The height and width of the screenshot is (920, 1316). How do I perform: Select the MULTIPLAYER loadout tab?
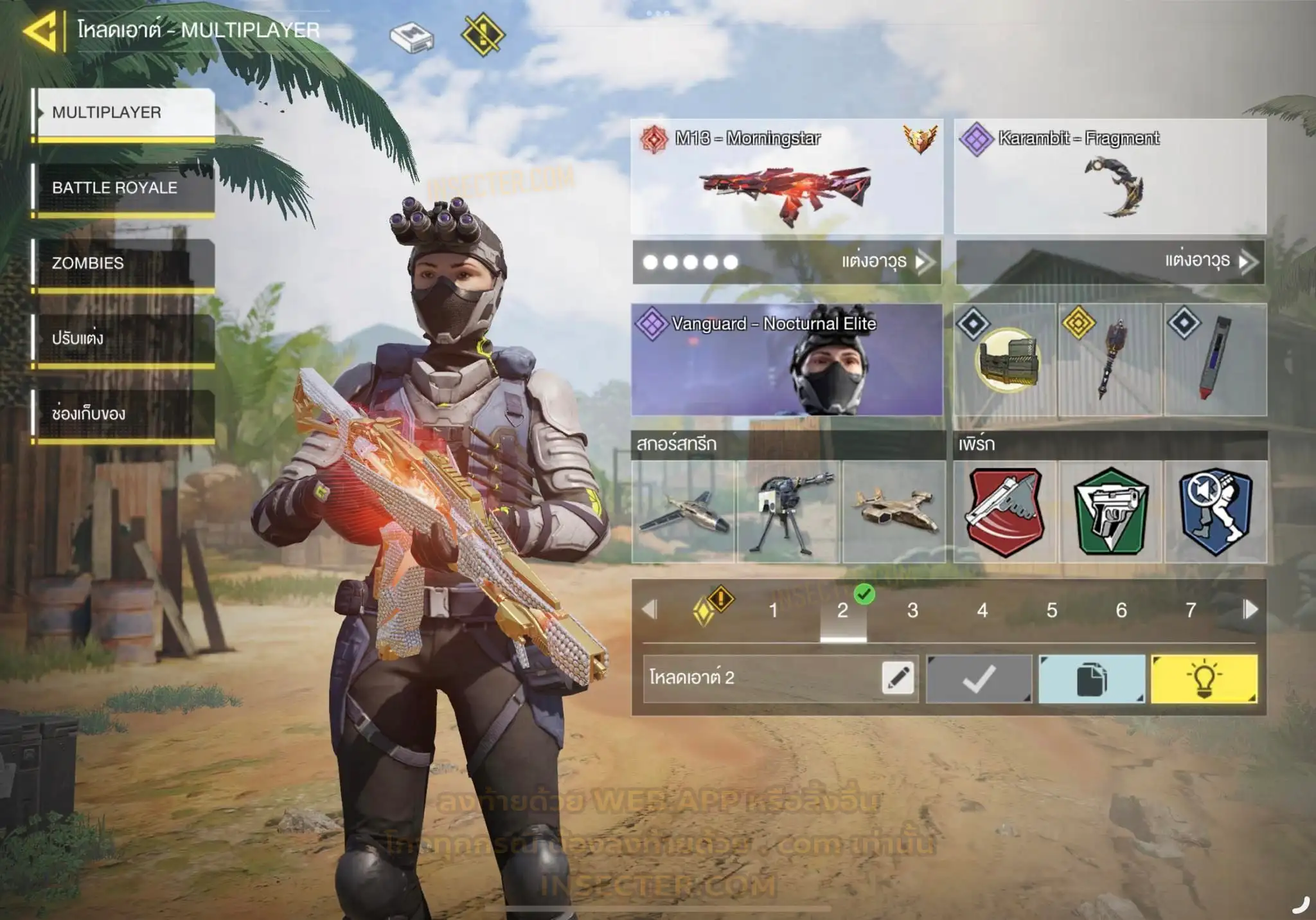[x=125, y=113]
